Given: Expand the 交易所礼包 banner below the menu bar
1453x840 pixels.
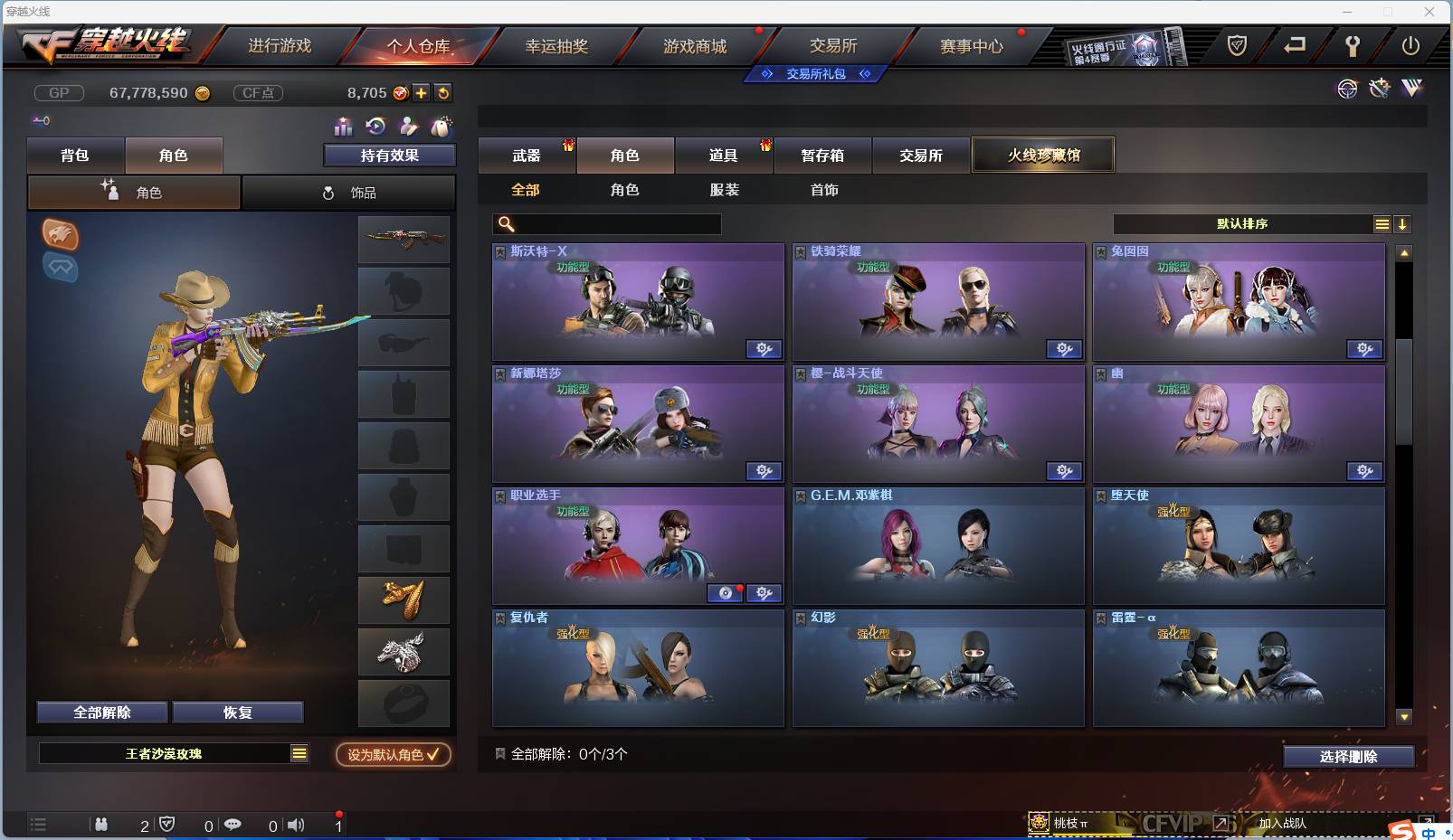Looking at the screenshot, I should (815, 74).
